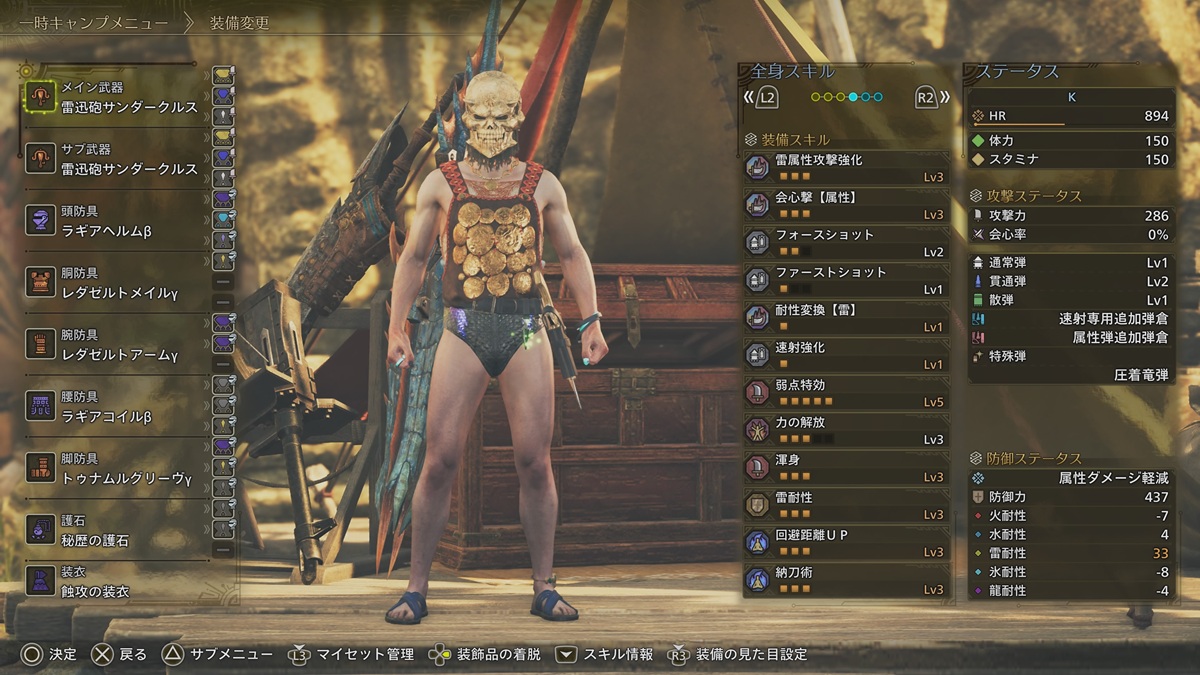Open the charm slot 秘歴の護石
The image size is (1200, 675).
tap(115, 531)
